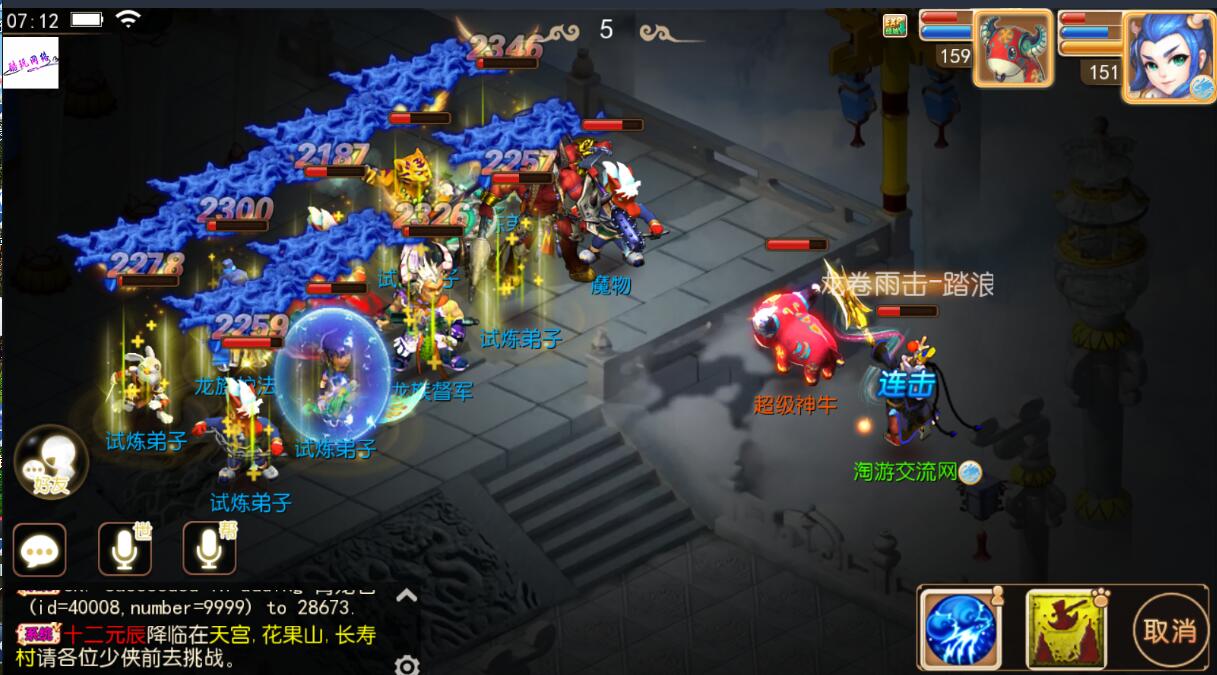1217x675 pixels.
Task: Activate the guild (帮) voice chat microphone
Action: [x=209, y=550]
